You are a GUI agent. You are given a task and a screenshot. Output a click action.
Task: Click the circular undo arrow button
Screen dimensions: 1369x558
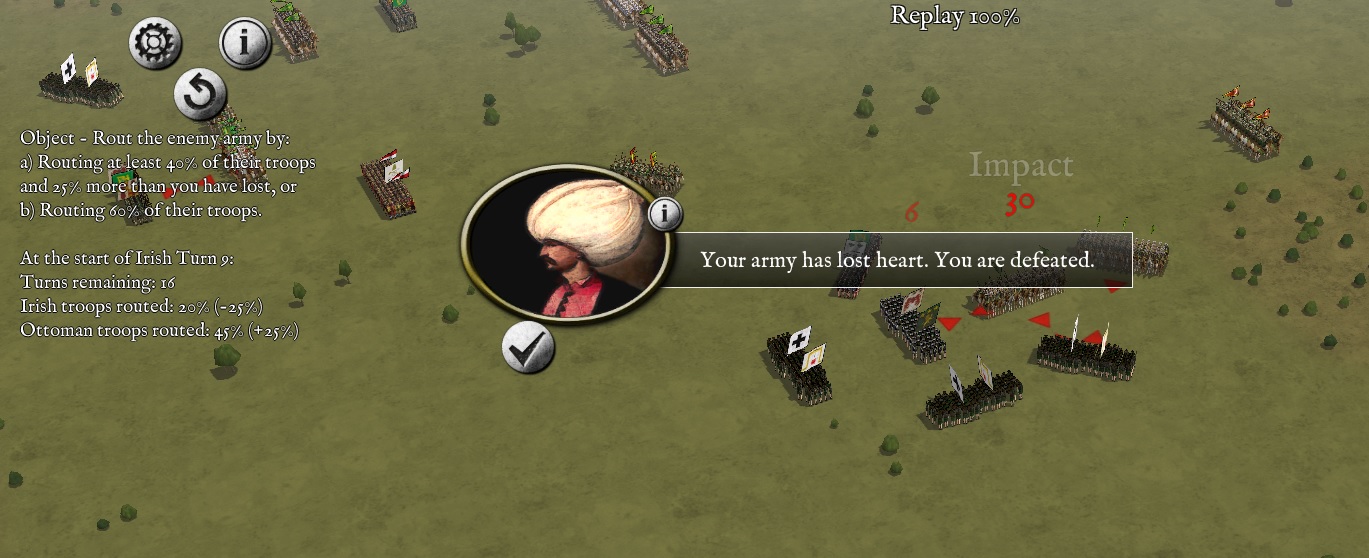(200, 95)
